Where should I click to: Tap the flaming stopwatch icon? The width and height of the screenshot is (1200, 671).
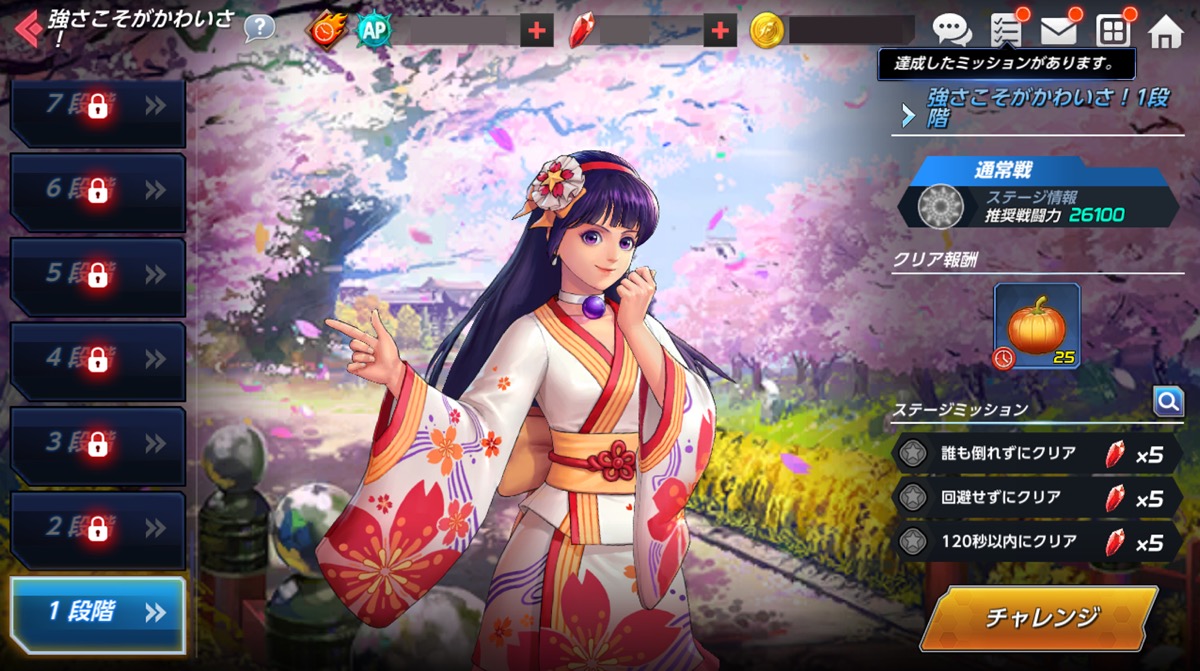click(327, 31)
